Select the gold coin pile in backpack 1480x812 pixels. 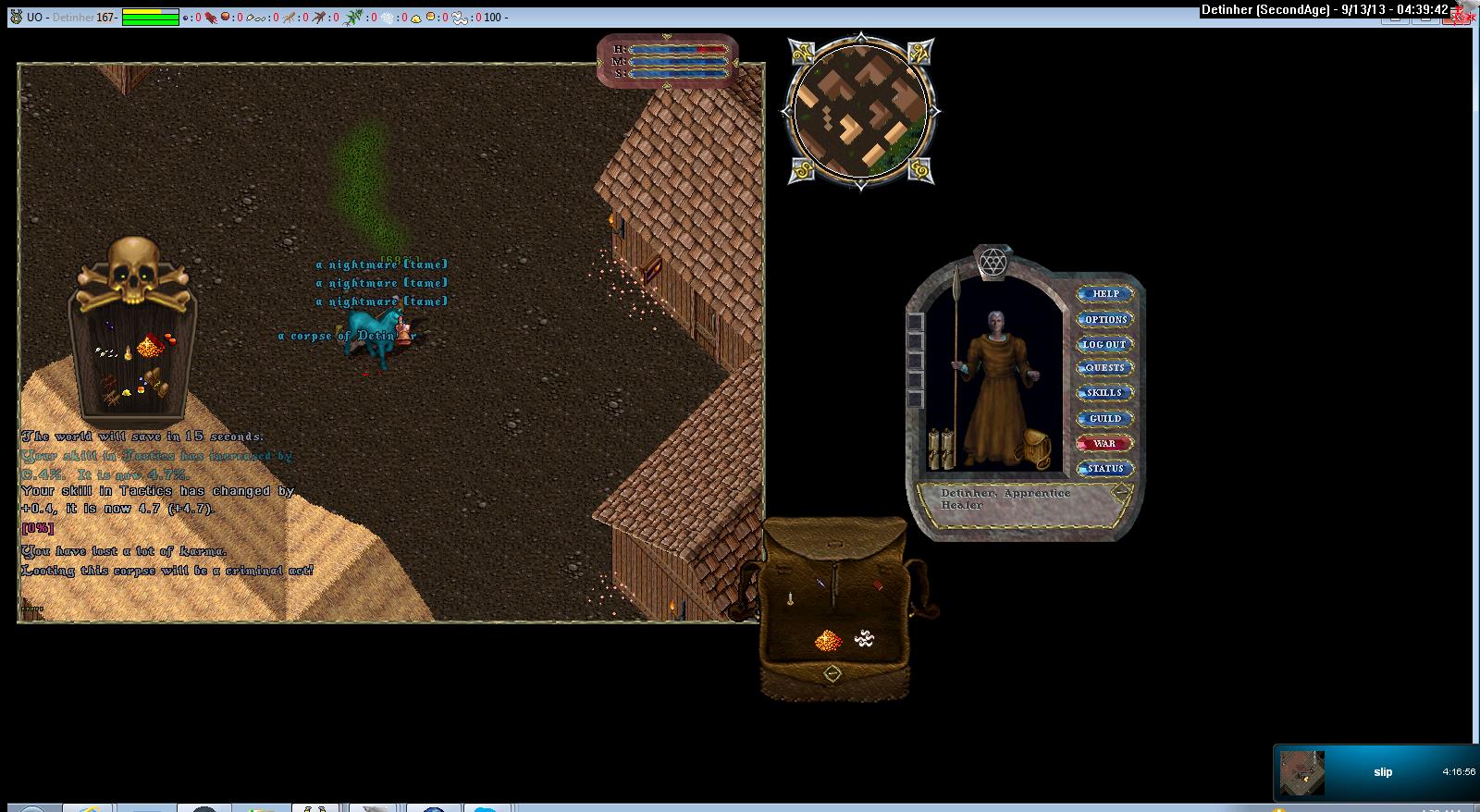(x=826, y=639)
